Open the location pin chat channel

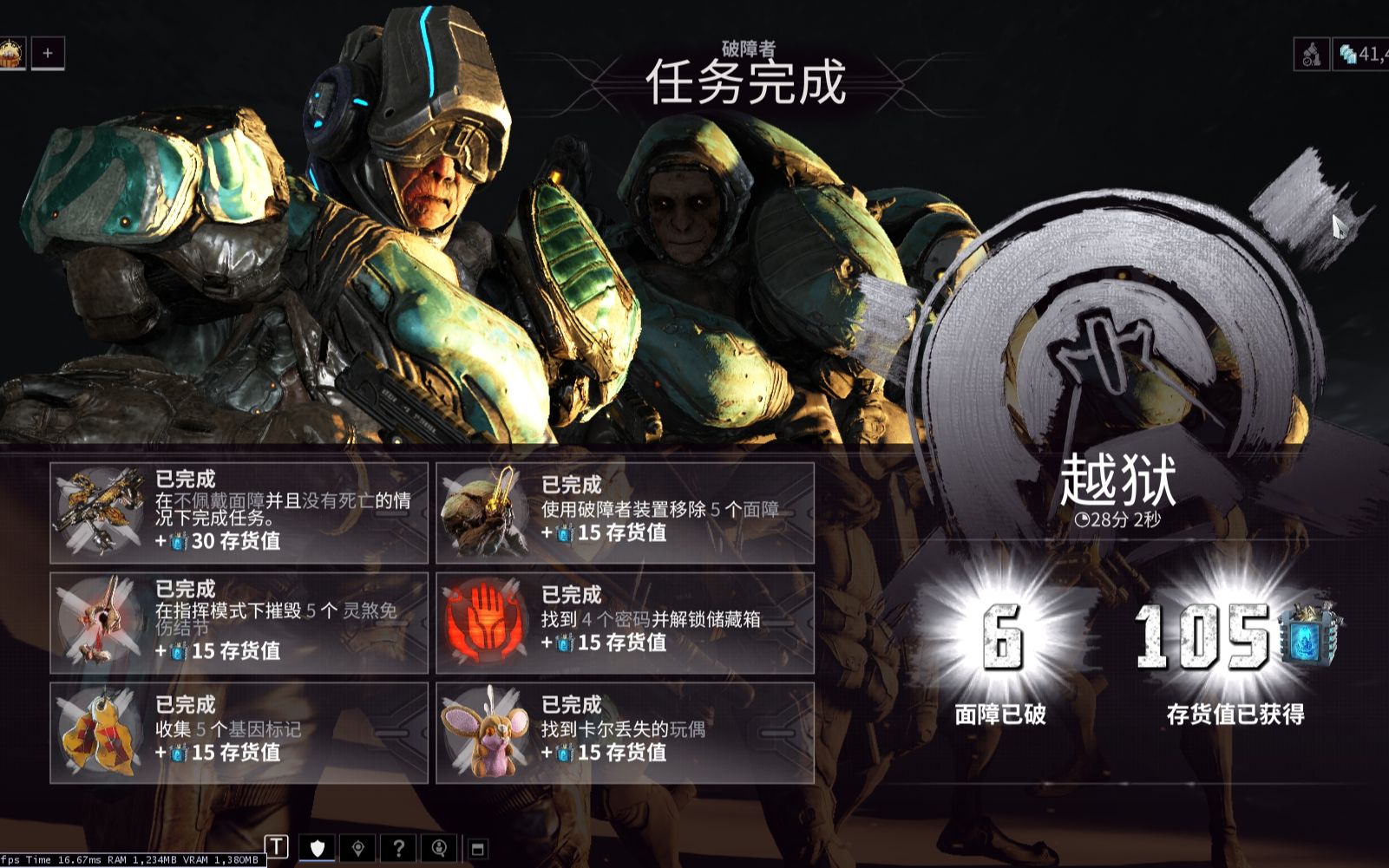(x=357, y=848)
